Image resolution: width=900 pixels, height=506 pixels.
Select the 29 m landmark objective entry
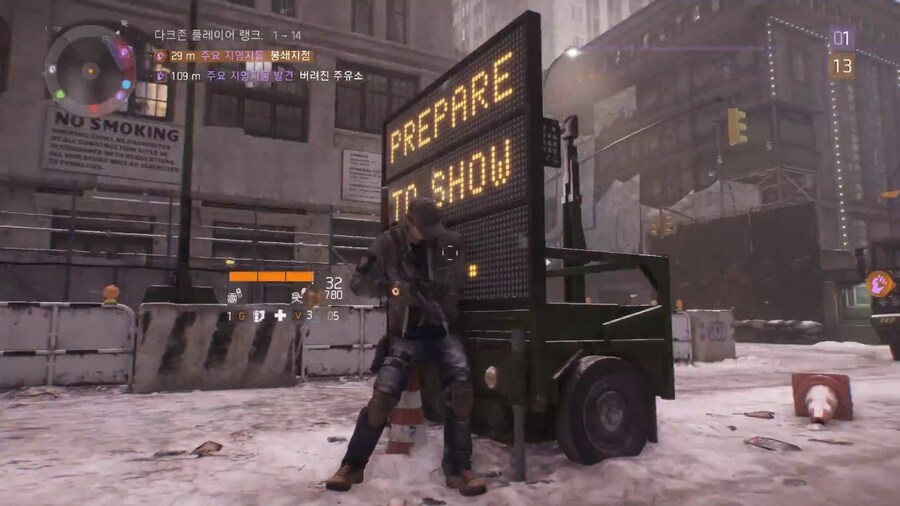point(233,56)
